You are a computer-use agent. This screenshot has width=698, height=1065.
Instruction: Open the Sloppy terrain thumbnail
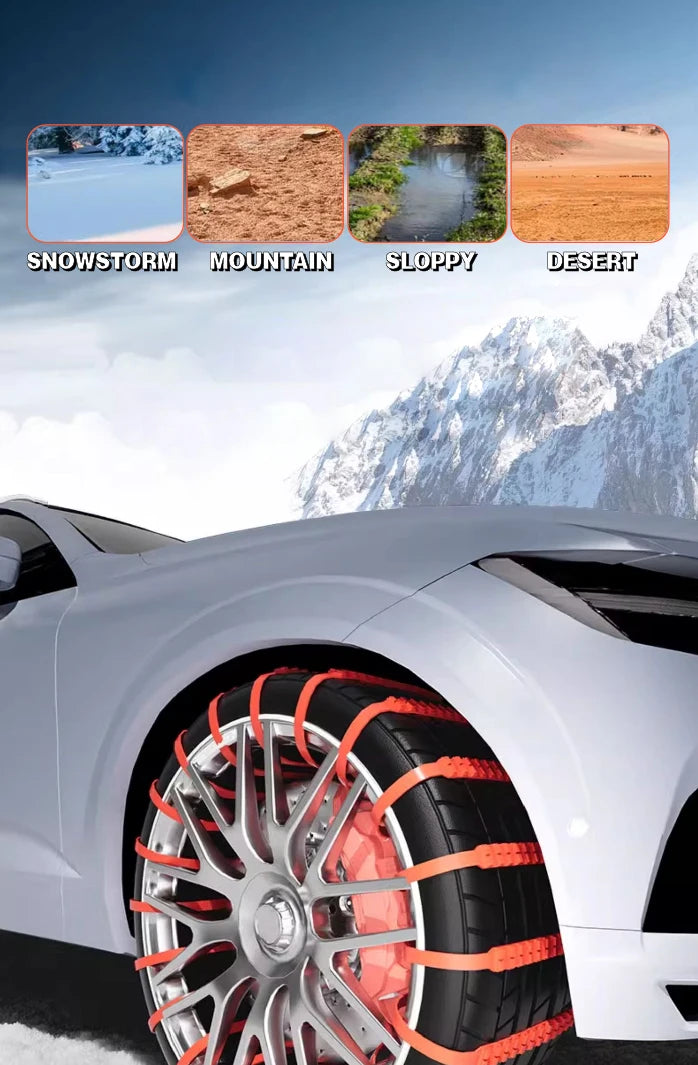coord(427,183)
